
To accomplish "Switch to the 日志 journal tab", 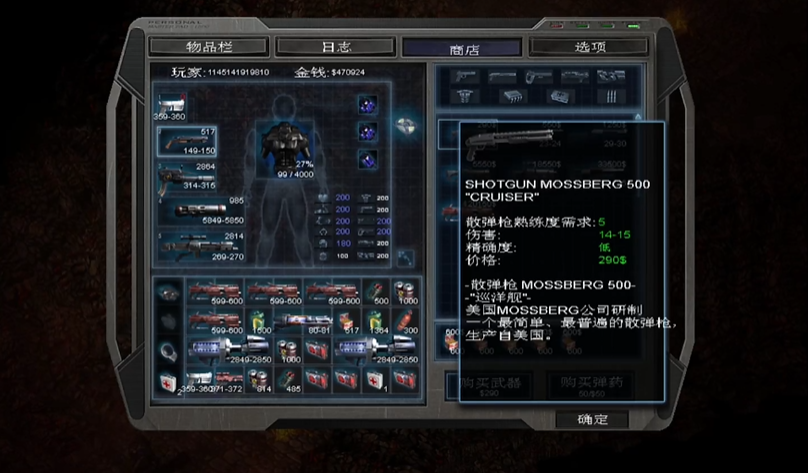I will tap(336, 46).
